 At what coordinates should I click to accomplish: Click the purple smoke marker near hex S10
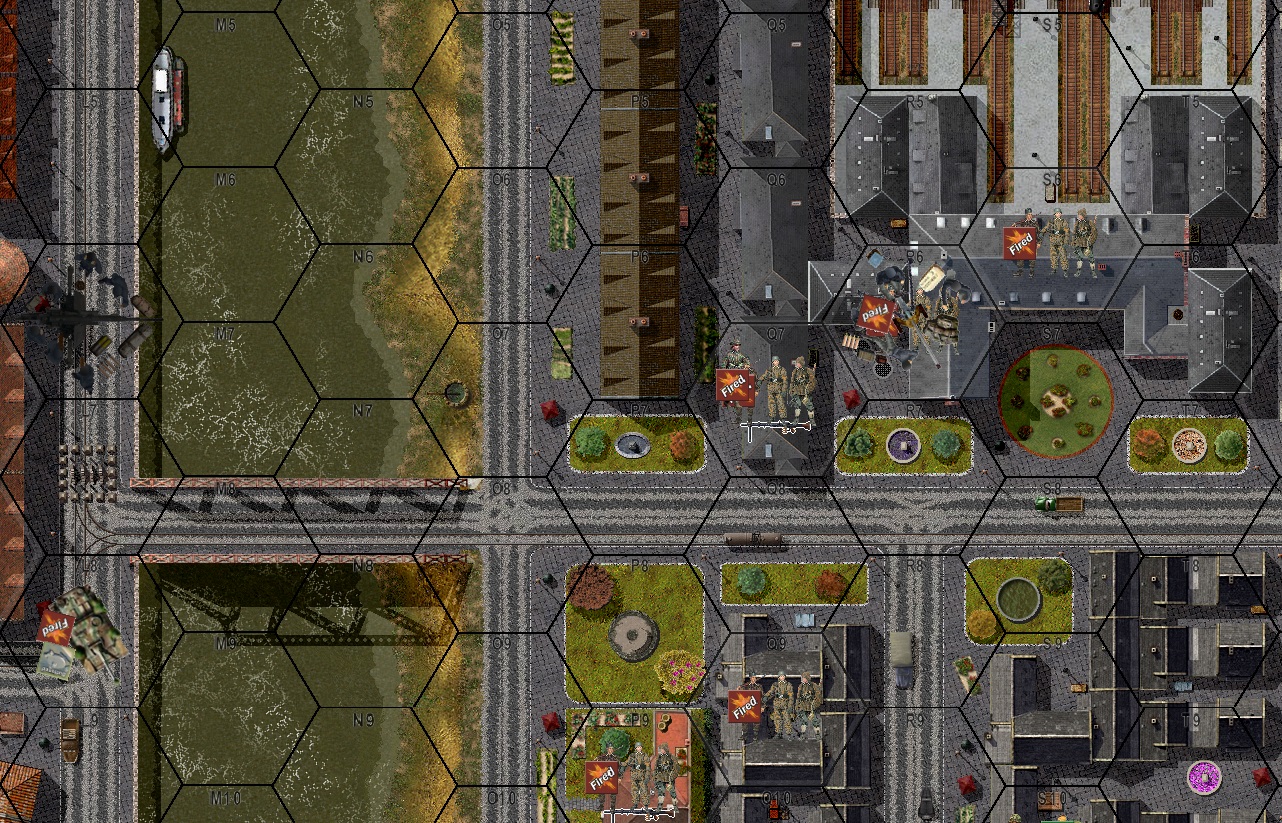pos(1205,775)
